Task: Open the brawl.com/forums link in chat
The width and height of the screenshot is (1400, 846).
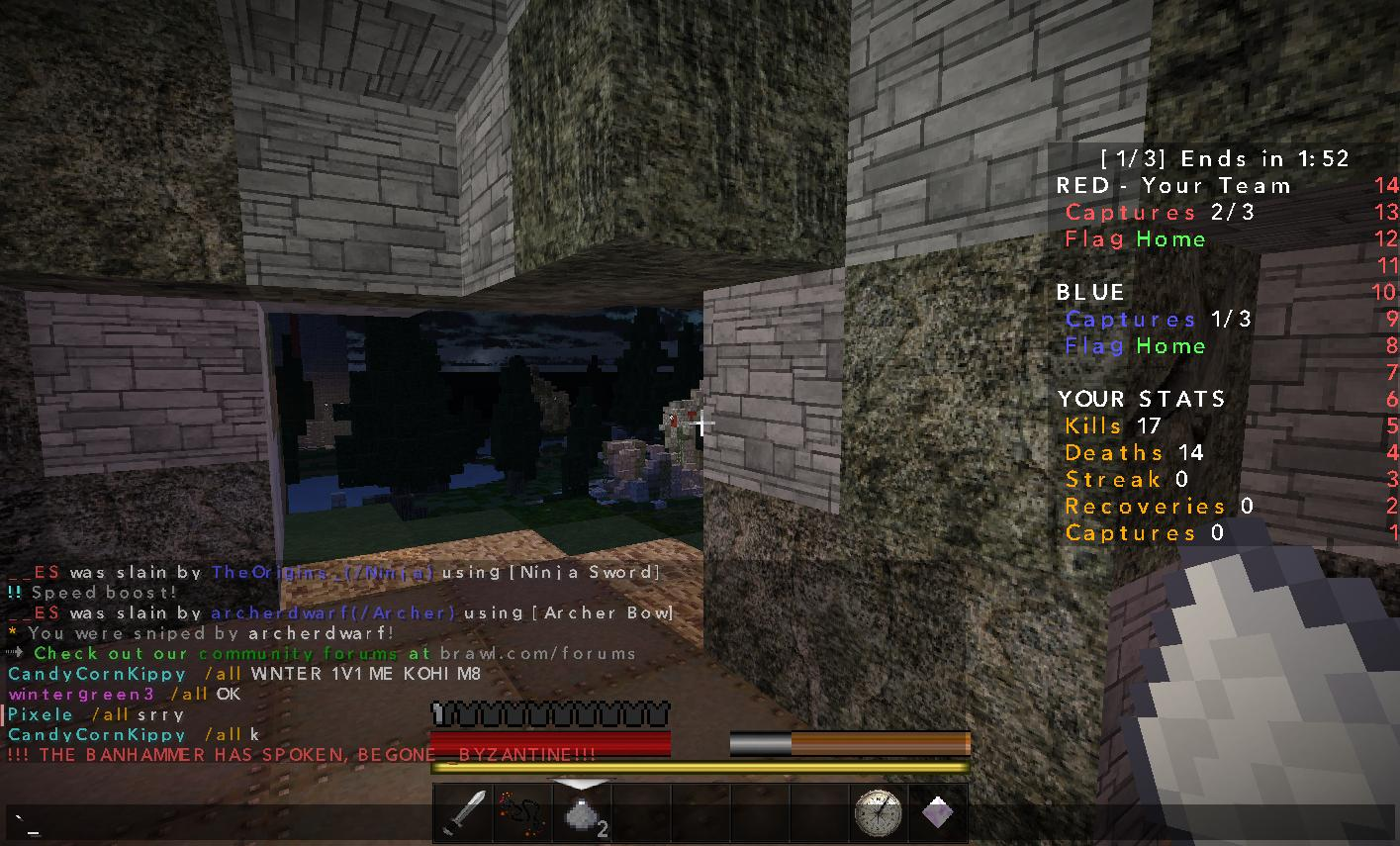Action: 537,654
